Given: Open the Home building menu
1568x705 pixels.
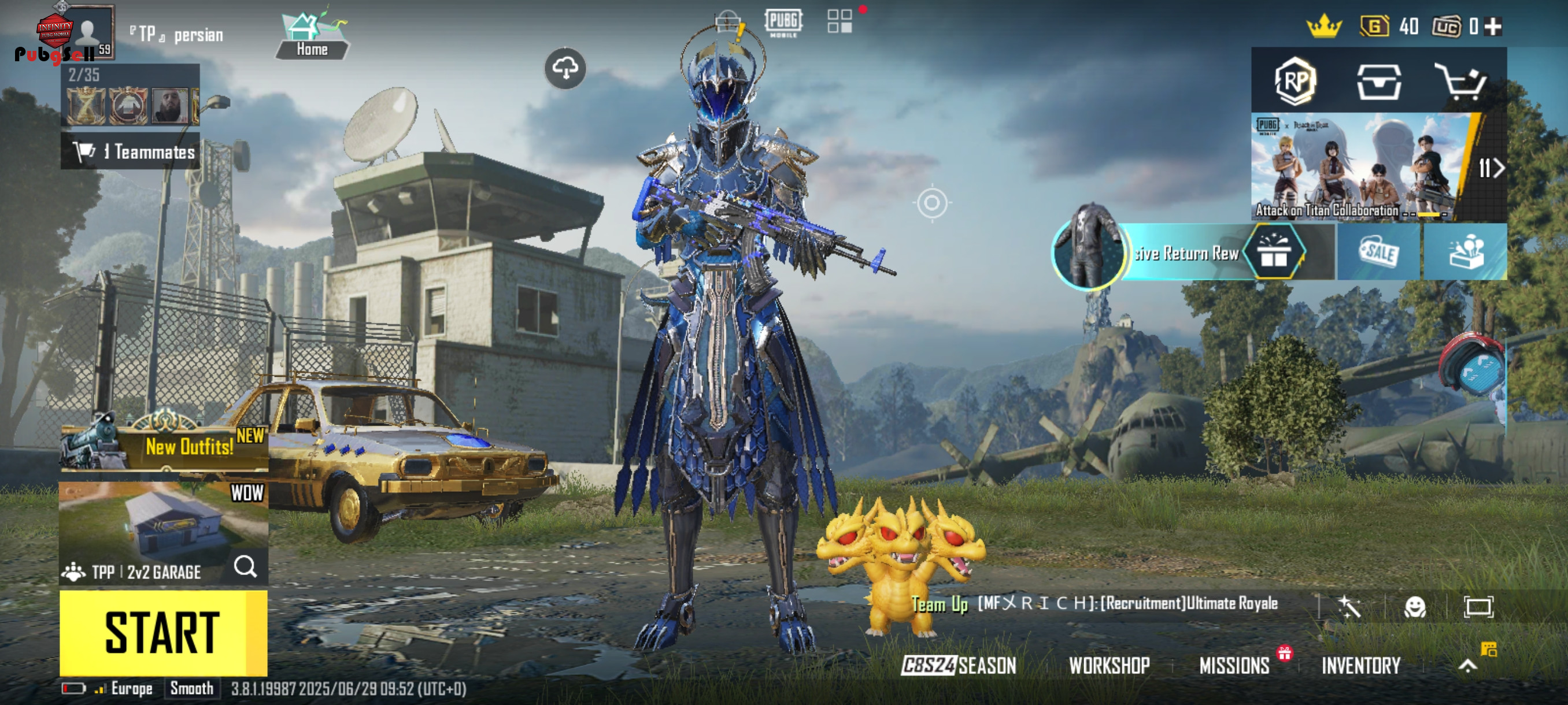Looking at the screenshot, I should pyautogui.click(x=312, y=36).
